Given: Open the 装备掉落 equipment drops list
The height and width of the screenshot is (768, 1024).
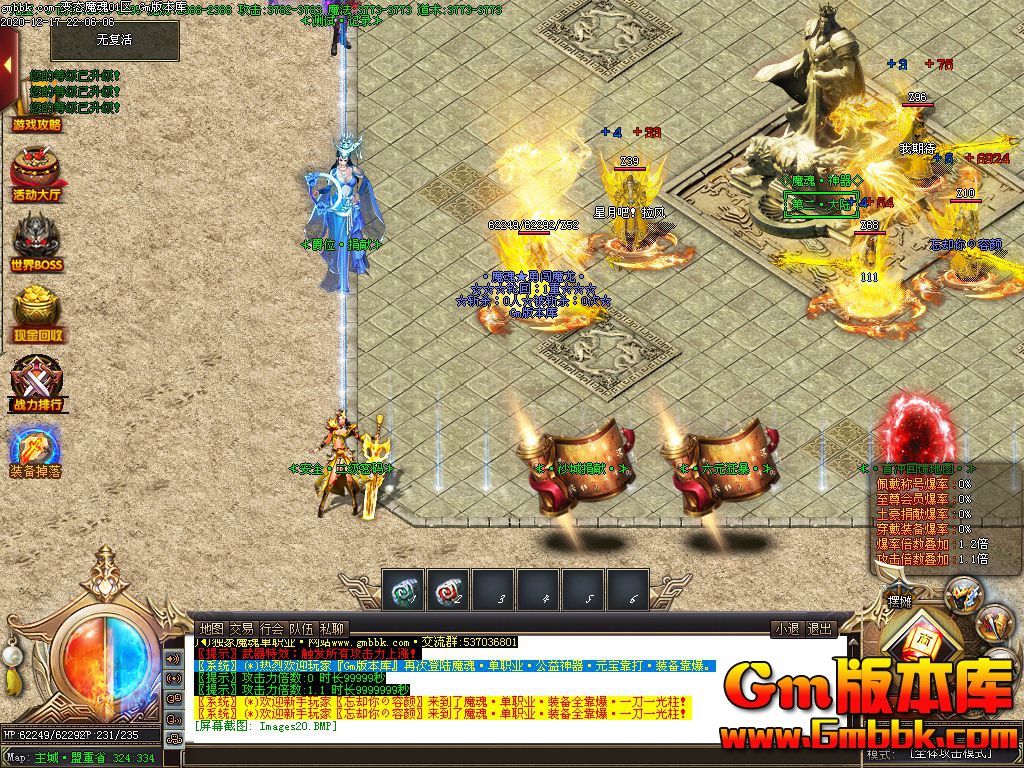Looking at the screenshot, I should tap(36, 452).
